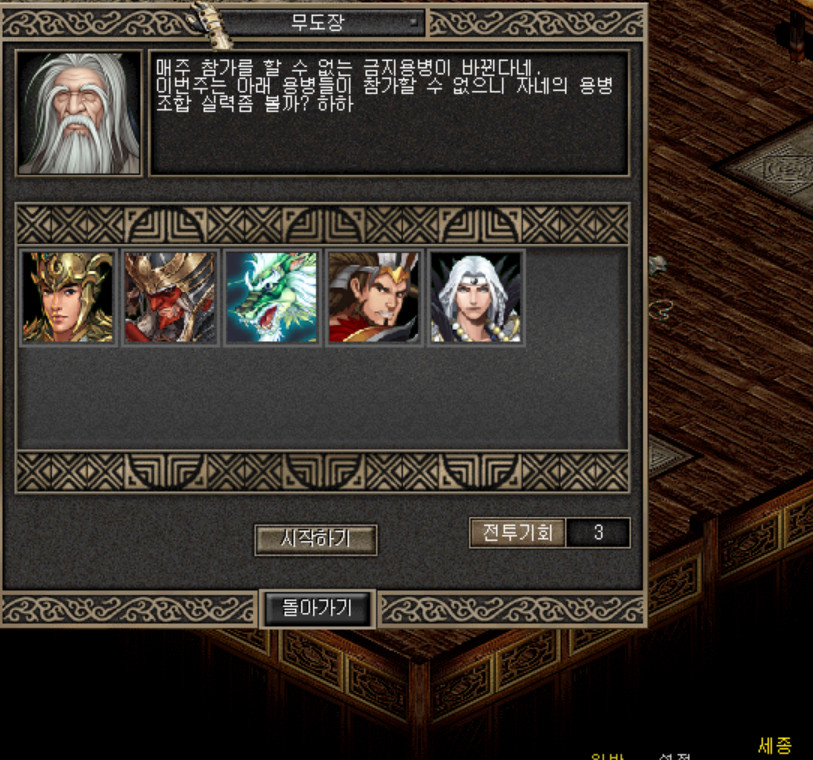Pick the green dragon mercenary portrait
Viewport: 813px width, 760px height.
(272, 297)
